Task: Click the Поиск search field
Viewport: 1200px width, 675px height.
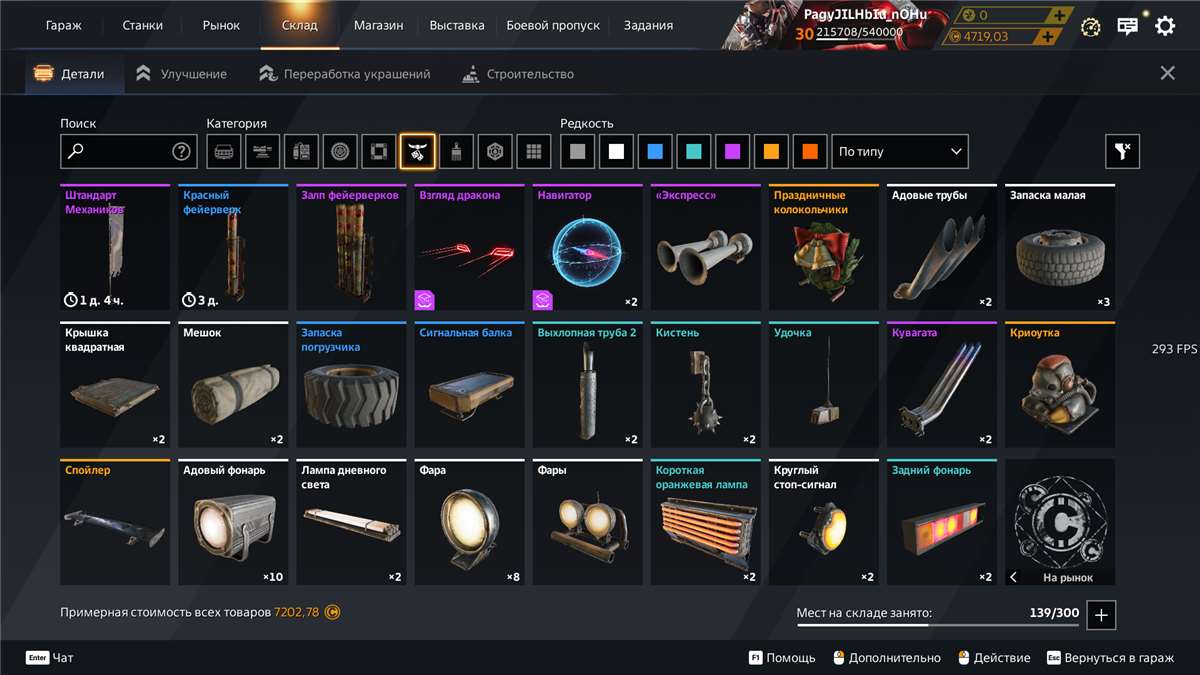Action: point(118,152)
